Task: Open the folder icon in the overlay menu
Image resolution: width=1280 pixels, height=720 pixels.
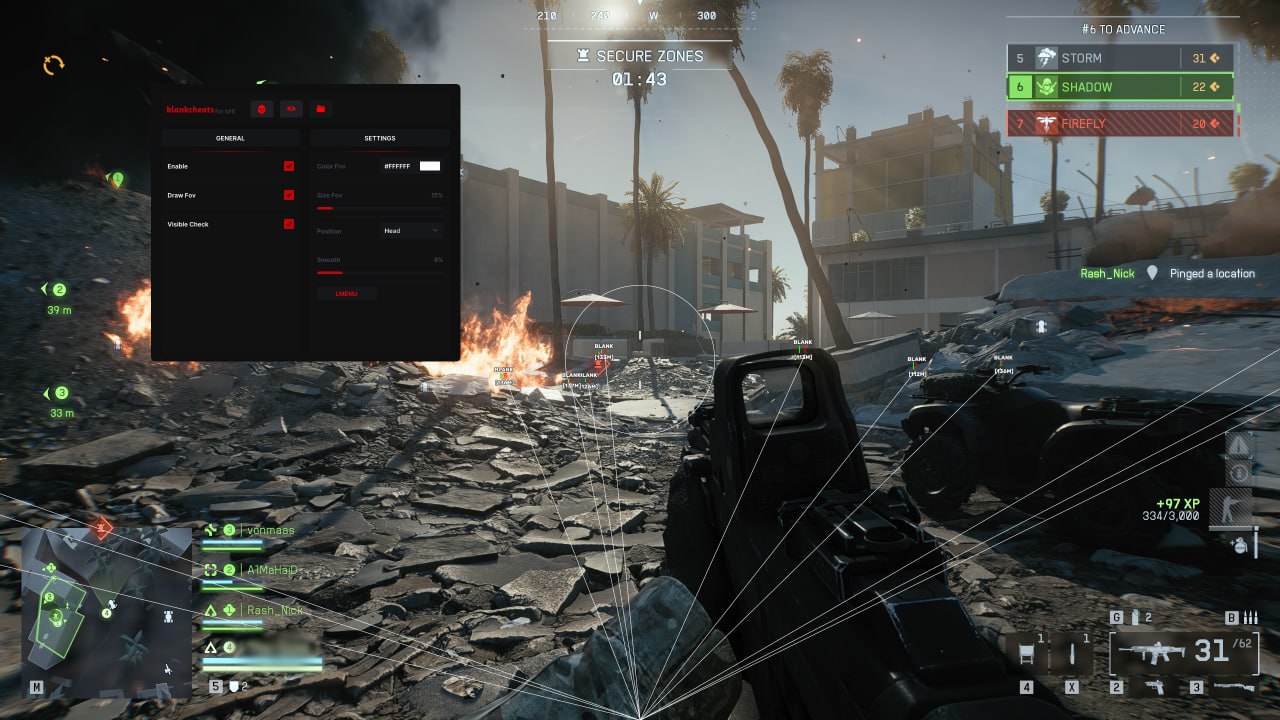Action: 320,108
